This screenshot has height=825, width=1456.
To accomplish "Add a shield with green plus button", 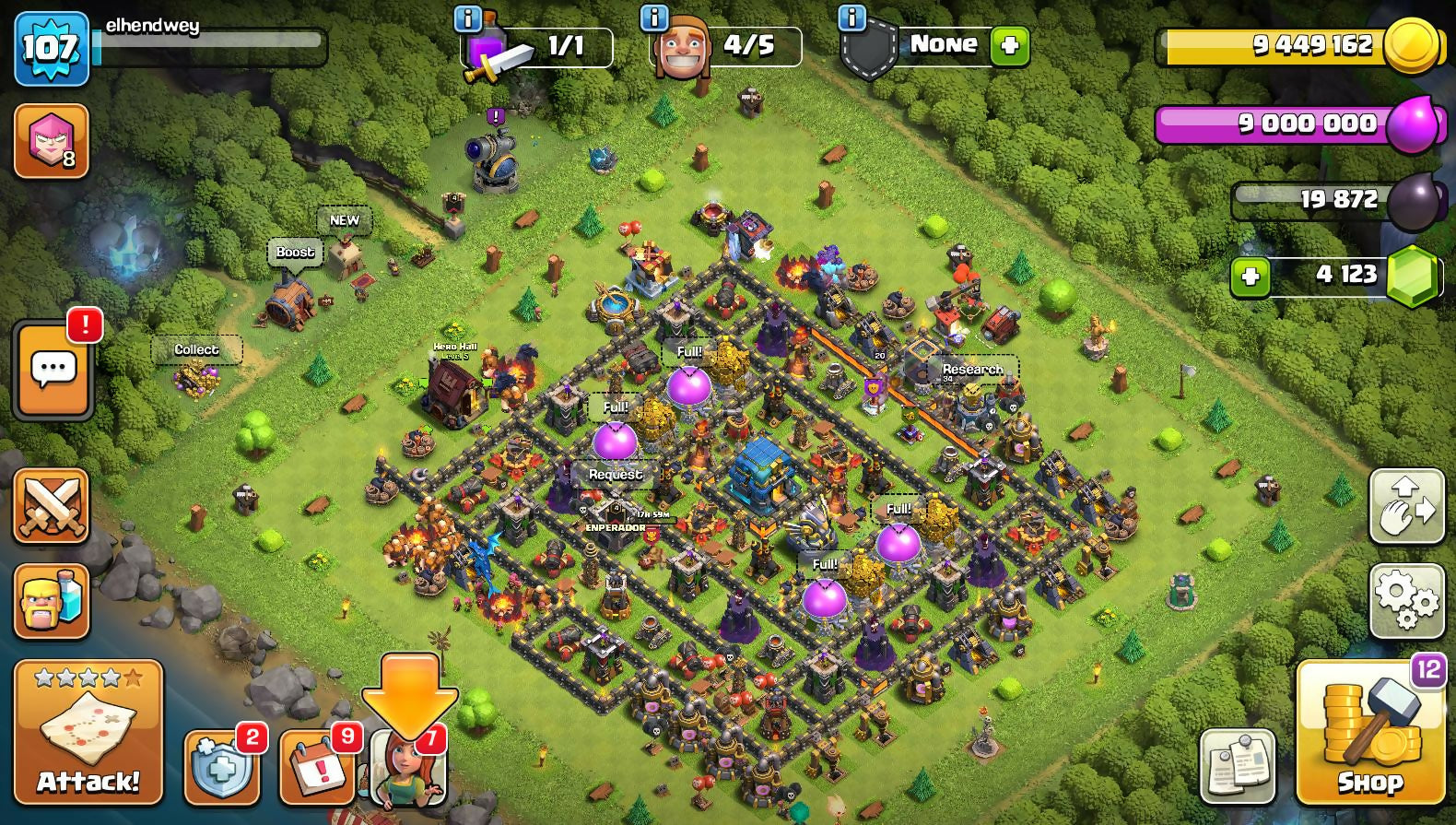I will 1009,45.
